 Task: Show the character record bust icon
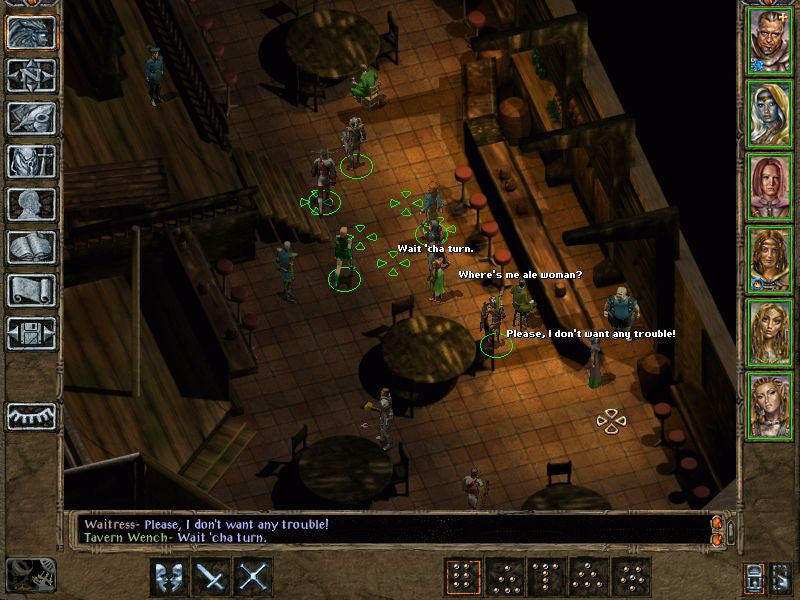[x=31, y=204]
